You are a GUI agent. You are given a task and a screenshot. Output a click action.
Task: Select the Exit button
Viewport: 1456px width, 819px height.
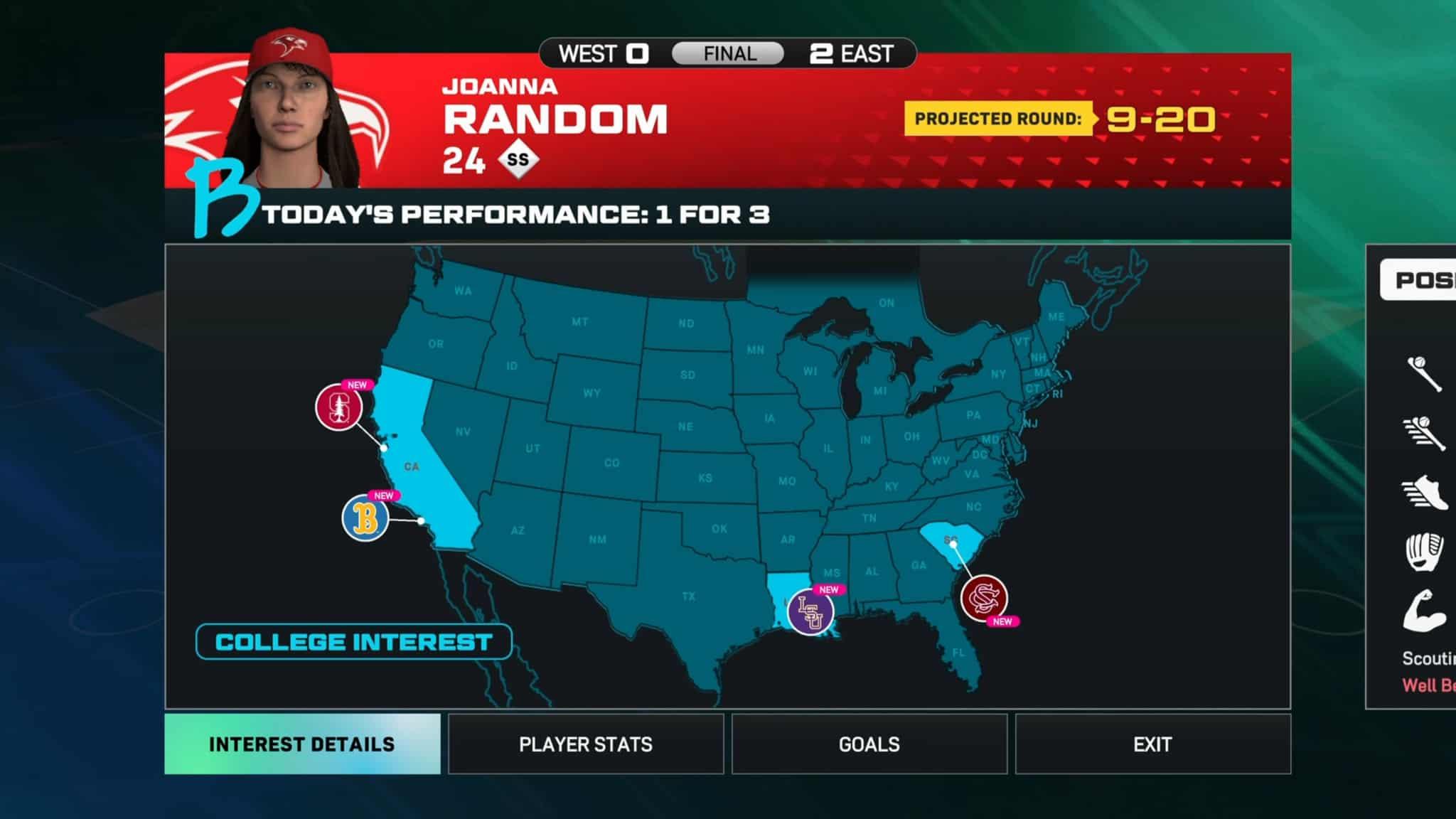[x=1152, y=744]
